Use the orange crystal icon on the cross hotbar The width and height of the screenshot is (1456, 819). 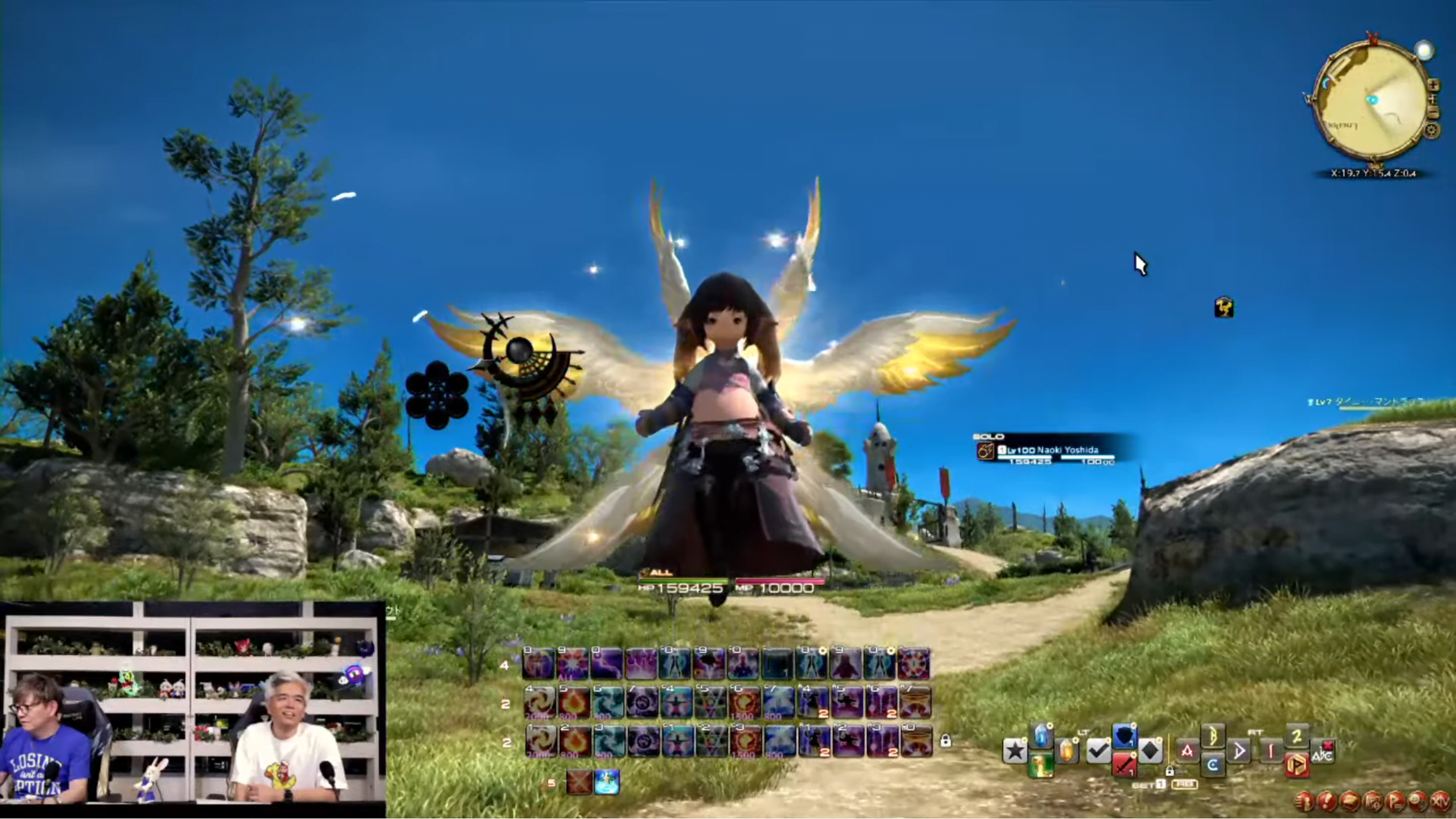pos(1067,751)
